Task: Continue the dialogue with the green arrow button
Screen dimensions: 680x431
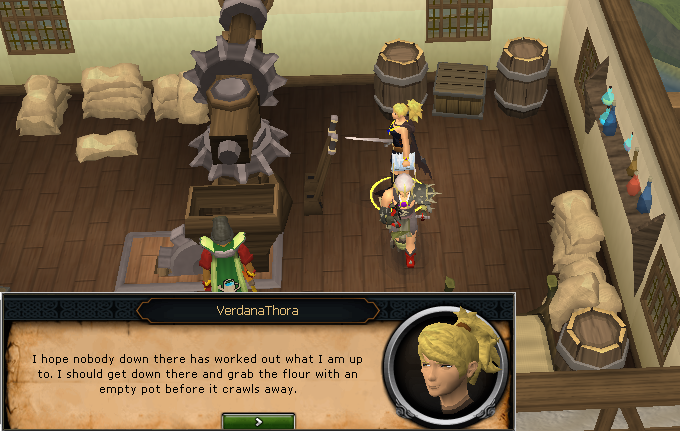Action: point(258,422)
